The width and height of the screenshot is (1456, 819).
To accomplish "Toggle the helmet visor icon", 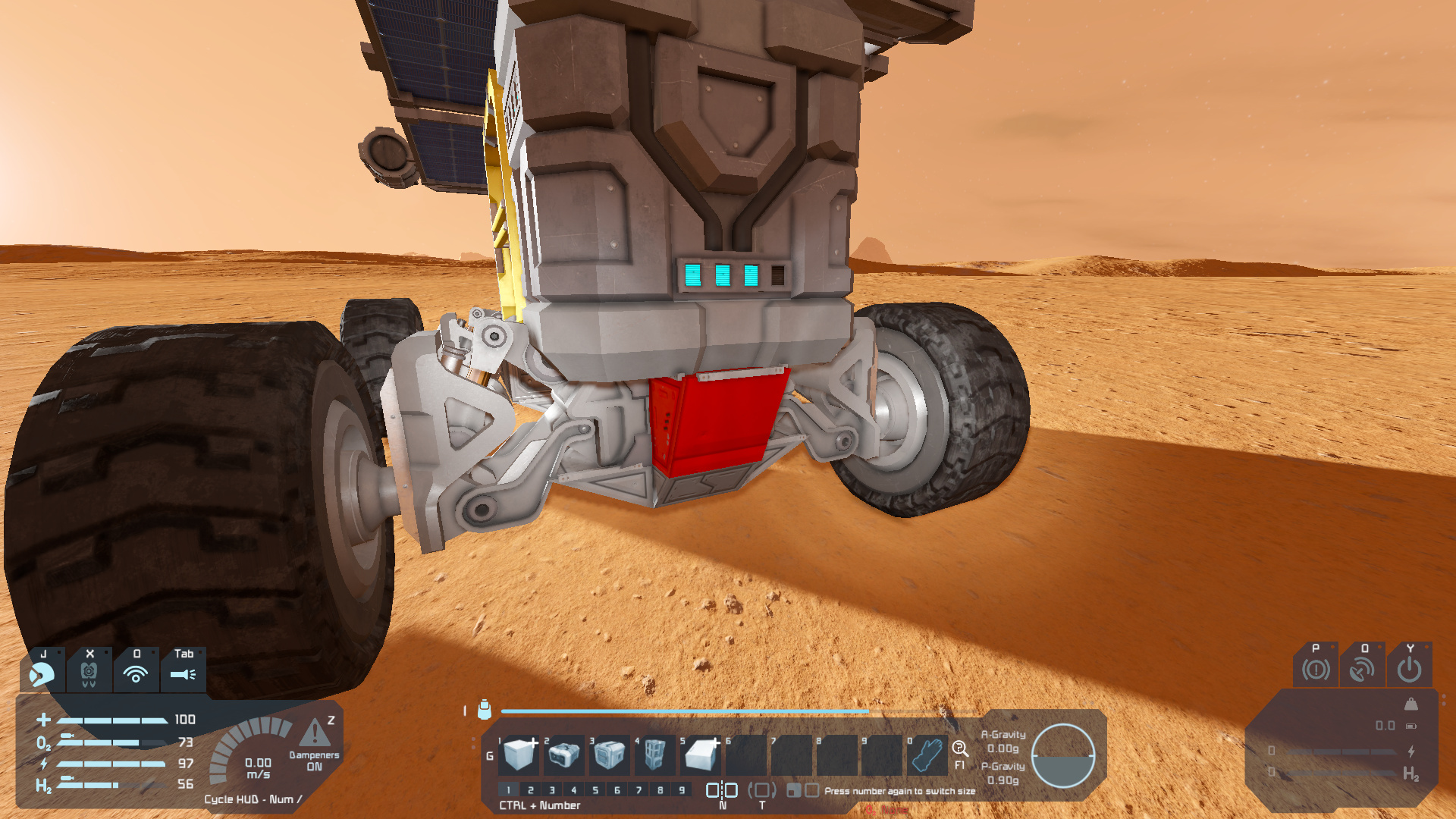I will [42, 673].
